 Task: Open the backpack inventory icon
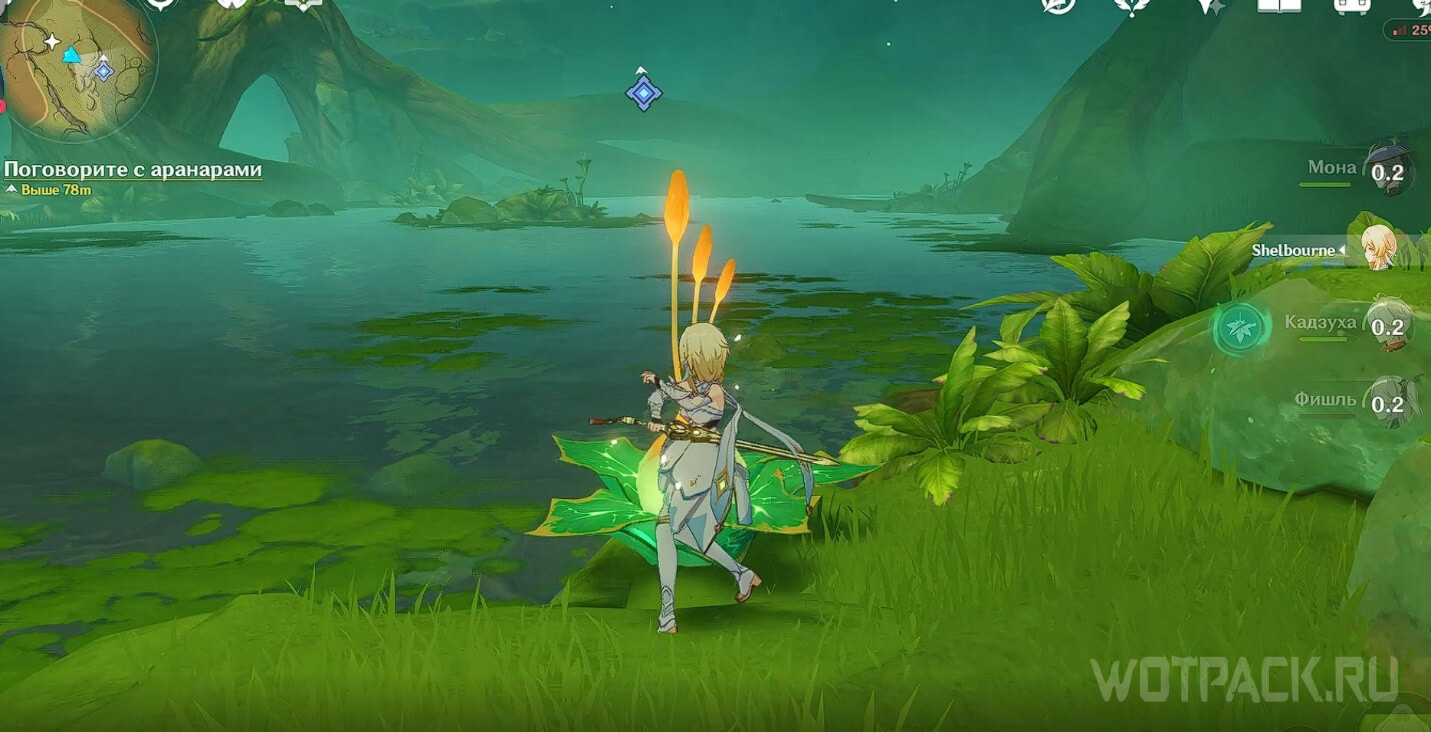[x=1352, y=5]
